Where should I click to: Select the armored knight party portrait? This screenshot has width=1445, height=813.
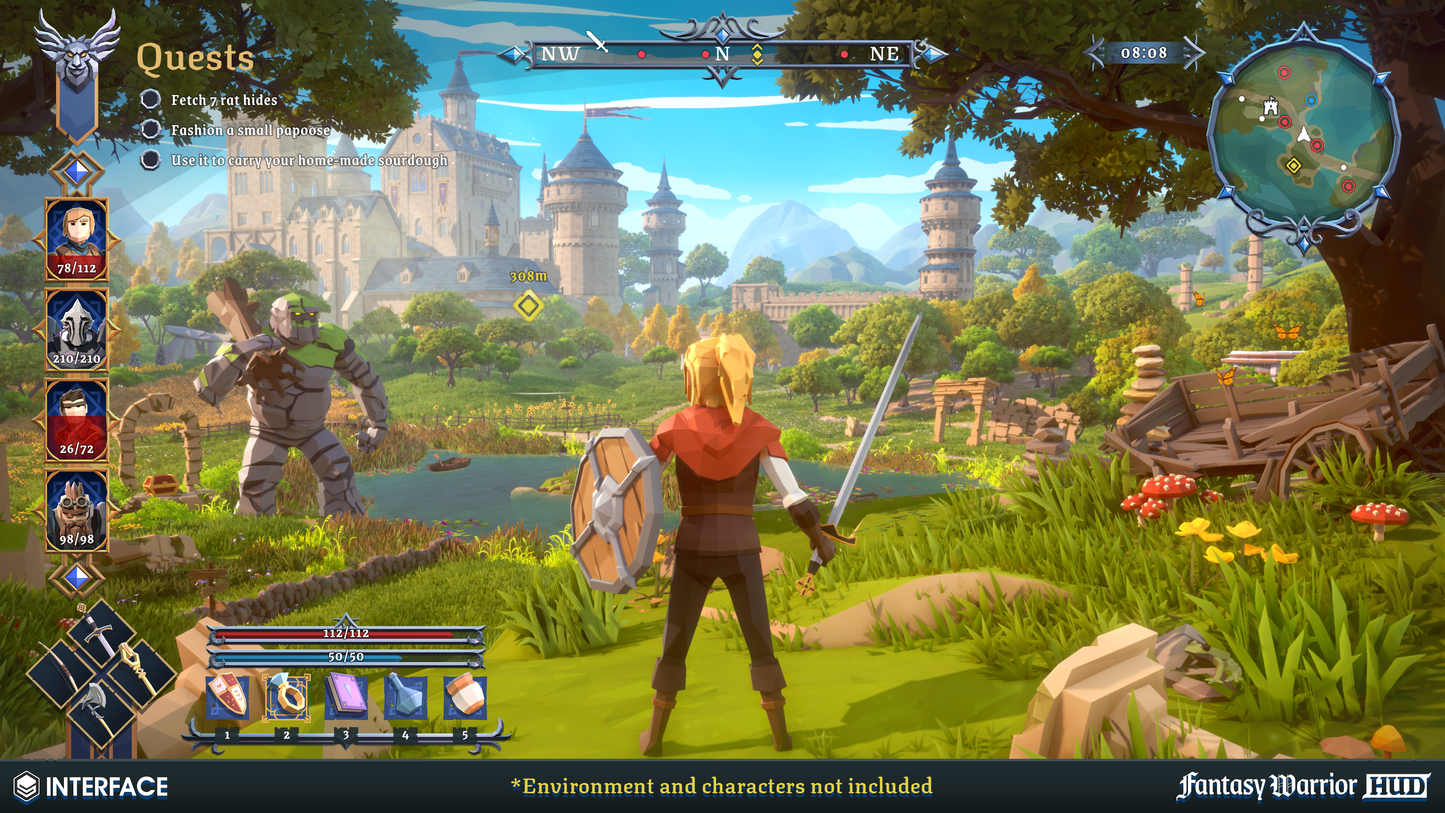(x=77, y=330)
